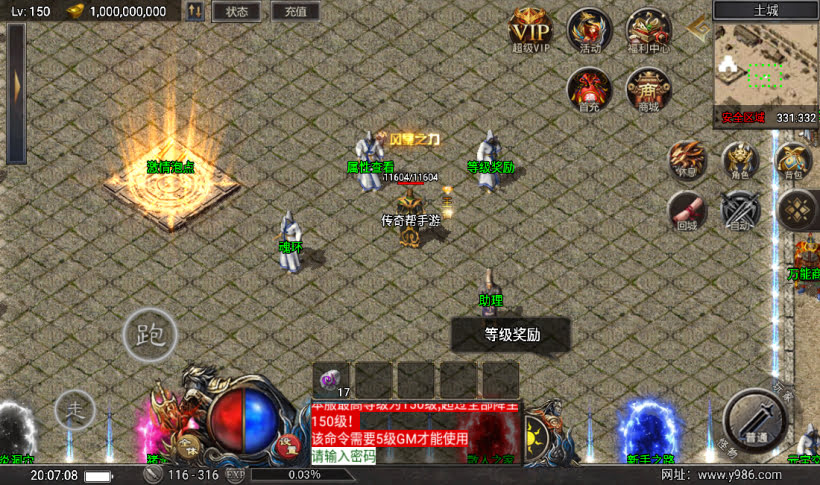Open the 超级VIP menu
This screenshot has width=820, height=485.
click(531, 28)
